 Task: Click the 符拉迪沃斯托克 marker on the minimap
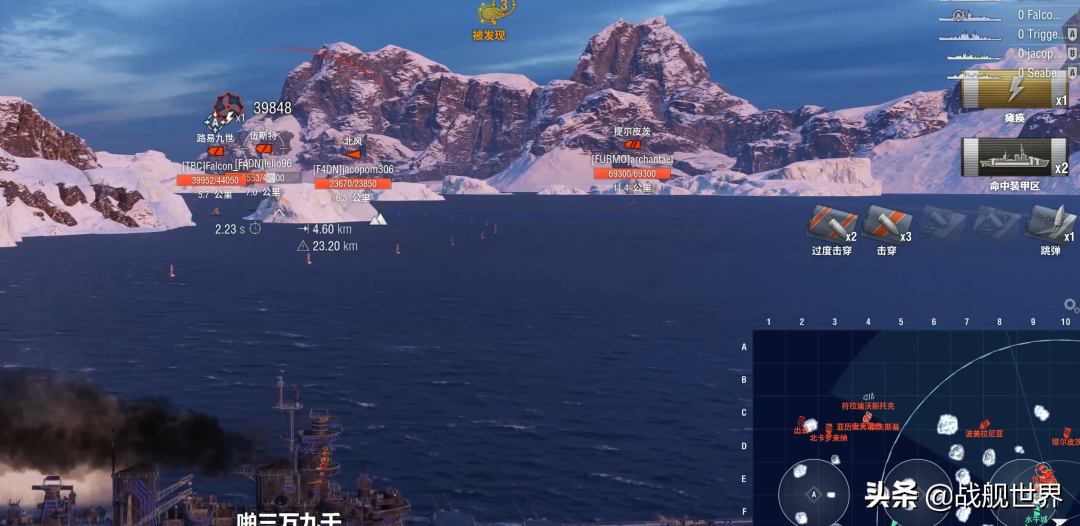click(x=868, y=398)
